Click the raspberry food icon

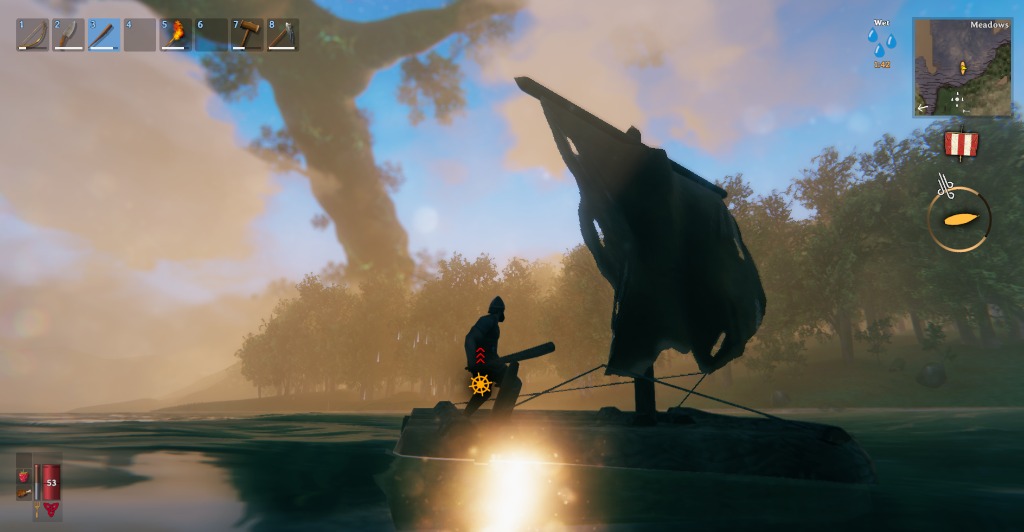[x=23, y=477]
